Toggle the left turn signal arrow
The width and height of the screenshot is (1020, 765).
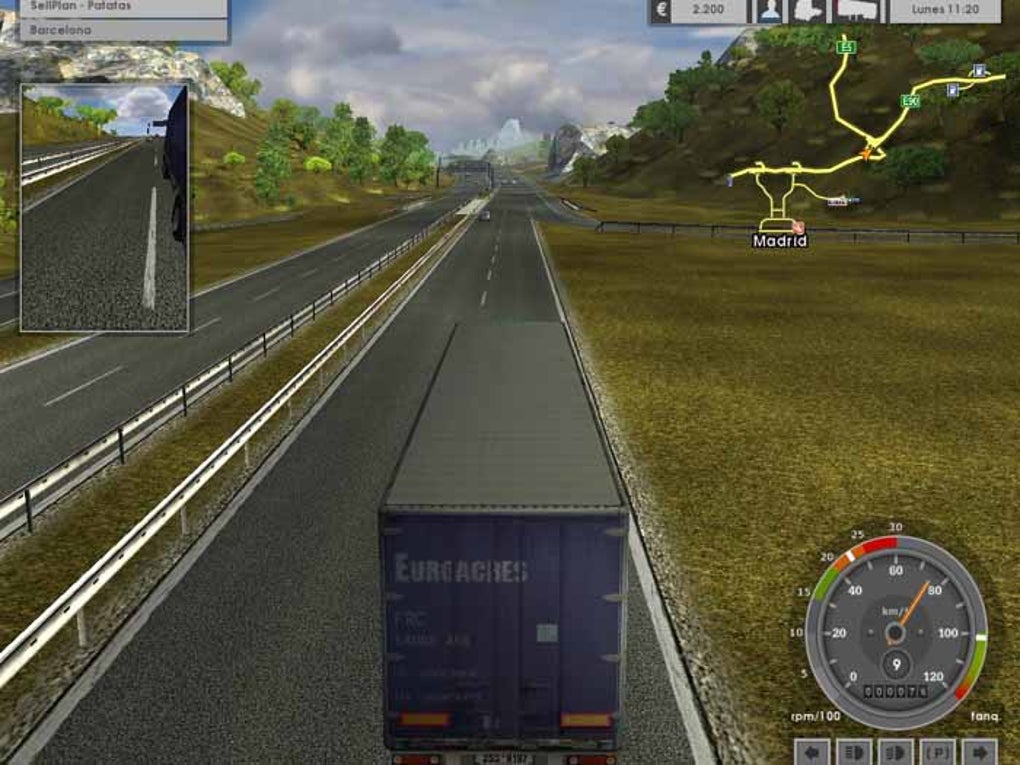(813, 751)
